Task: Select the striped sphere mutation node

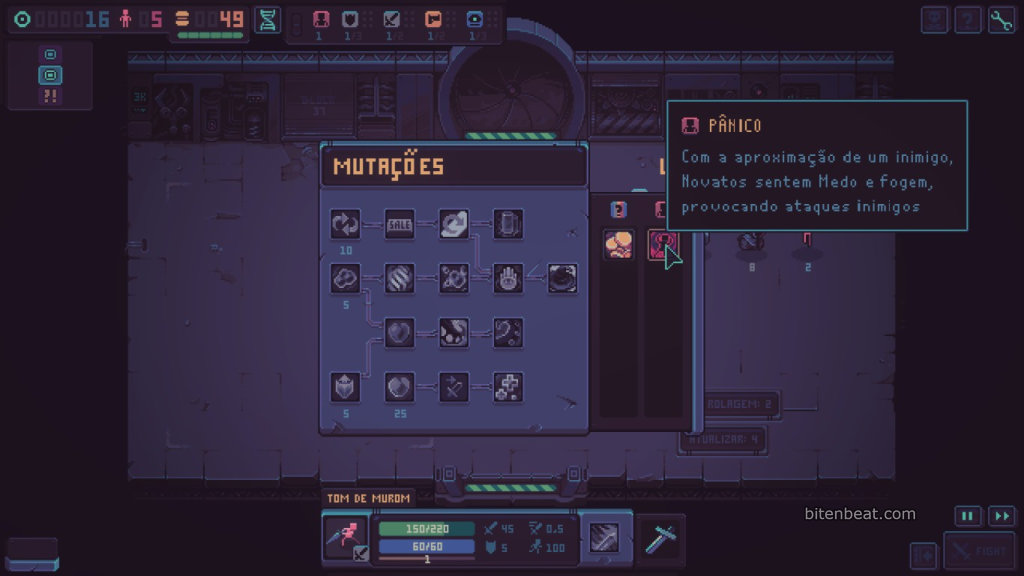Action: pos(399,279)
